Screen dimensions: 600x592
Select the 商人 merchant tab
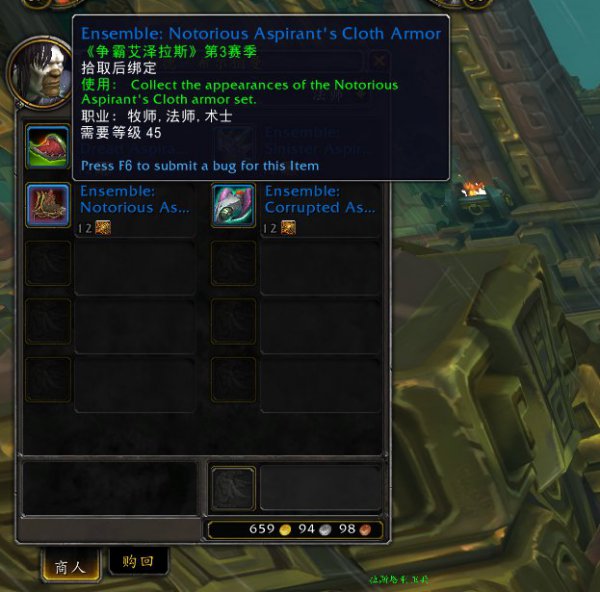(x=69, y=566)
